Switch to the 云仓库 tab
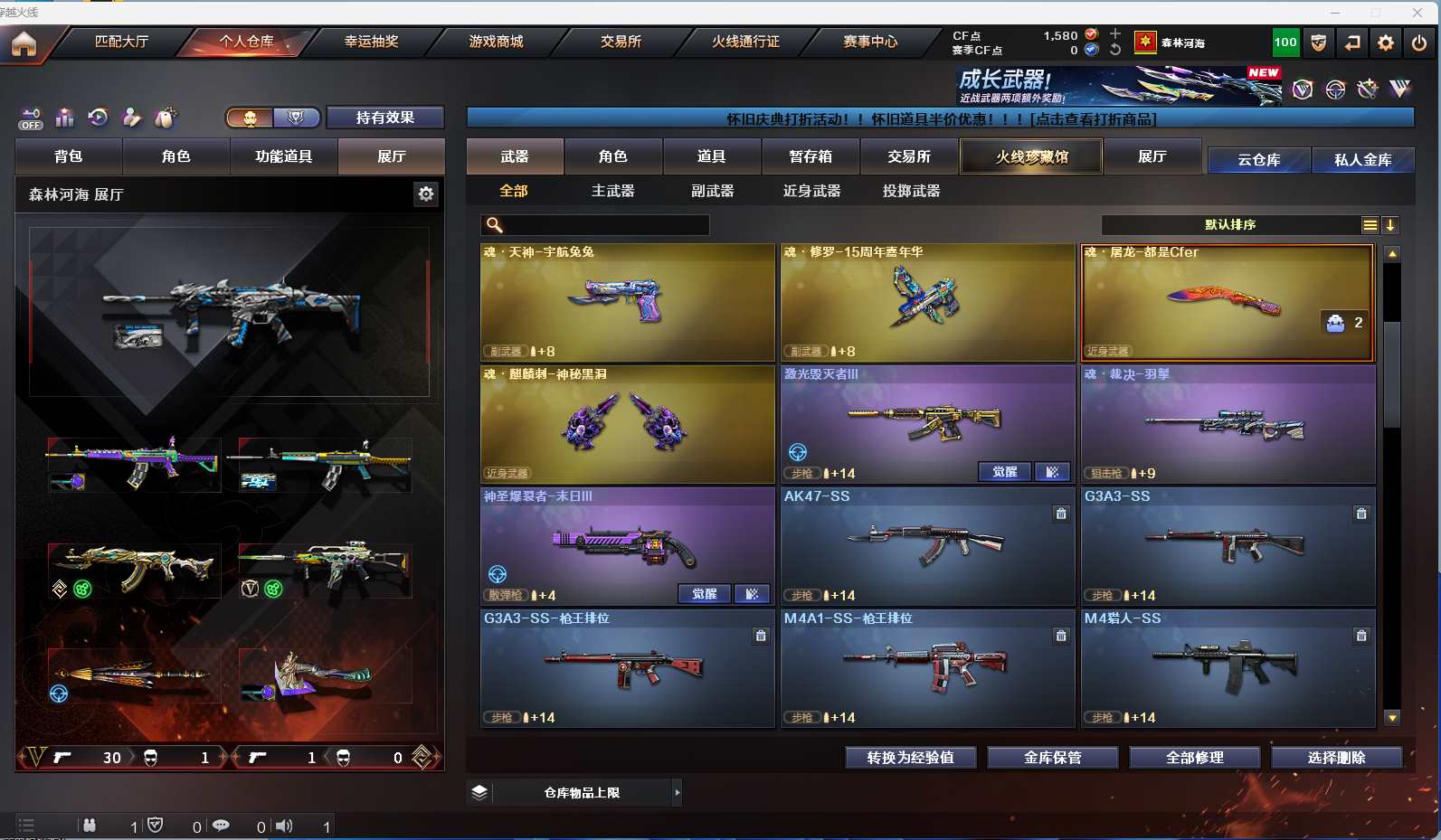 (x=1258, y=160)
